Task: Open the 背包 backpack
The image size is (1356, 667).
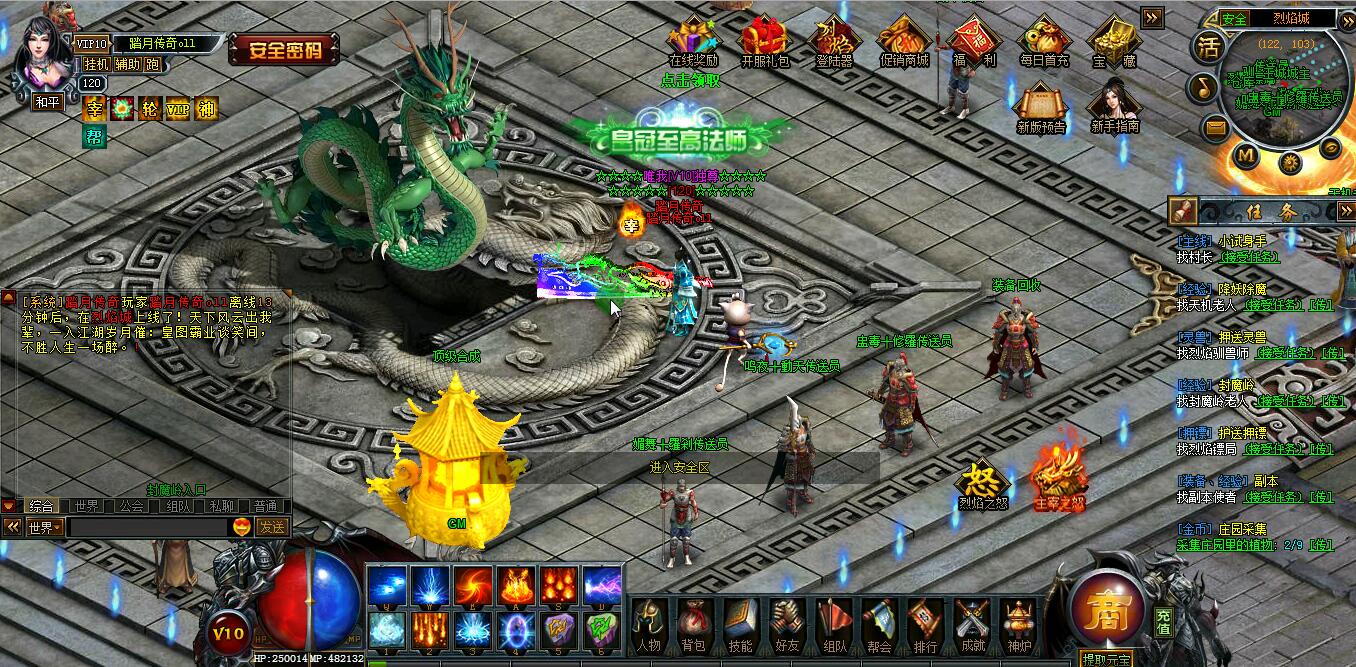Action: point(693,623)
